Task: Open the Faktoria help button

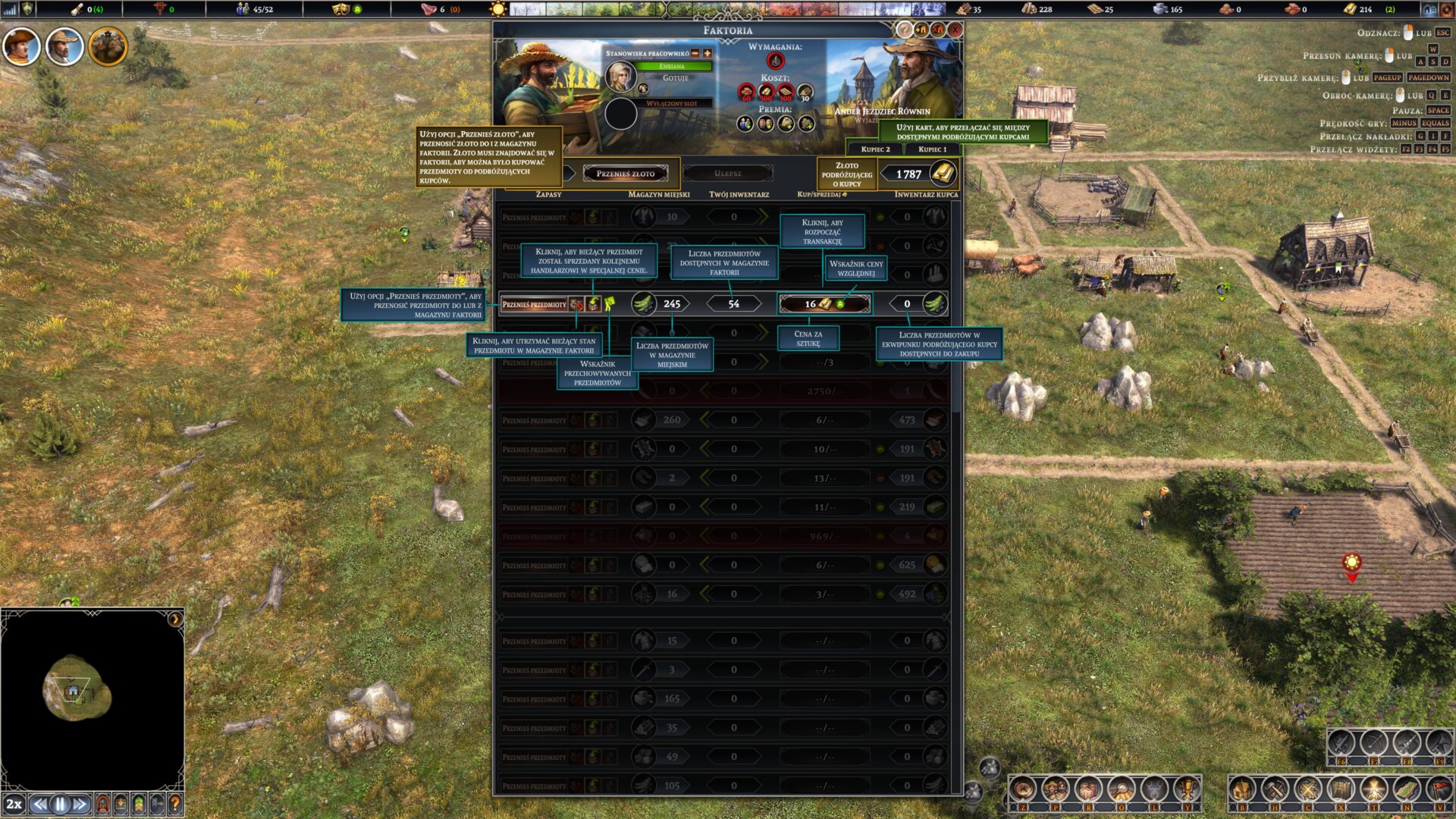Action: pos(904,30)
